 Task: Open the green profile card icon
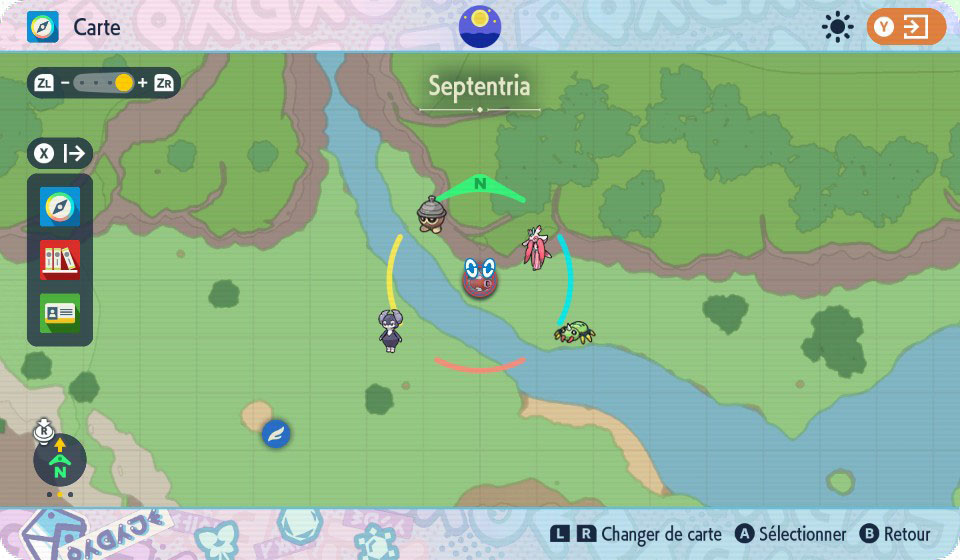coord(60,313)
